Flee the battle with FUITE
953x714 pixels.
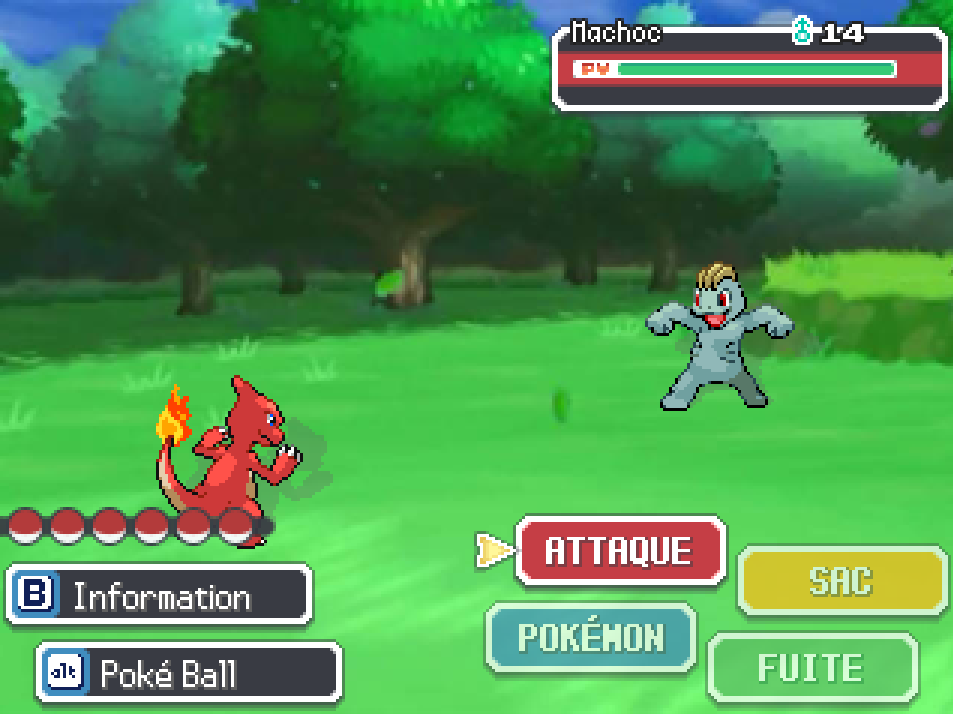pos(811,667)
